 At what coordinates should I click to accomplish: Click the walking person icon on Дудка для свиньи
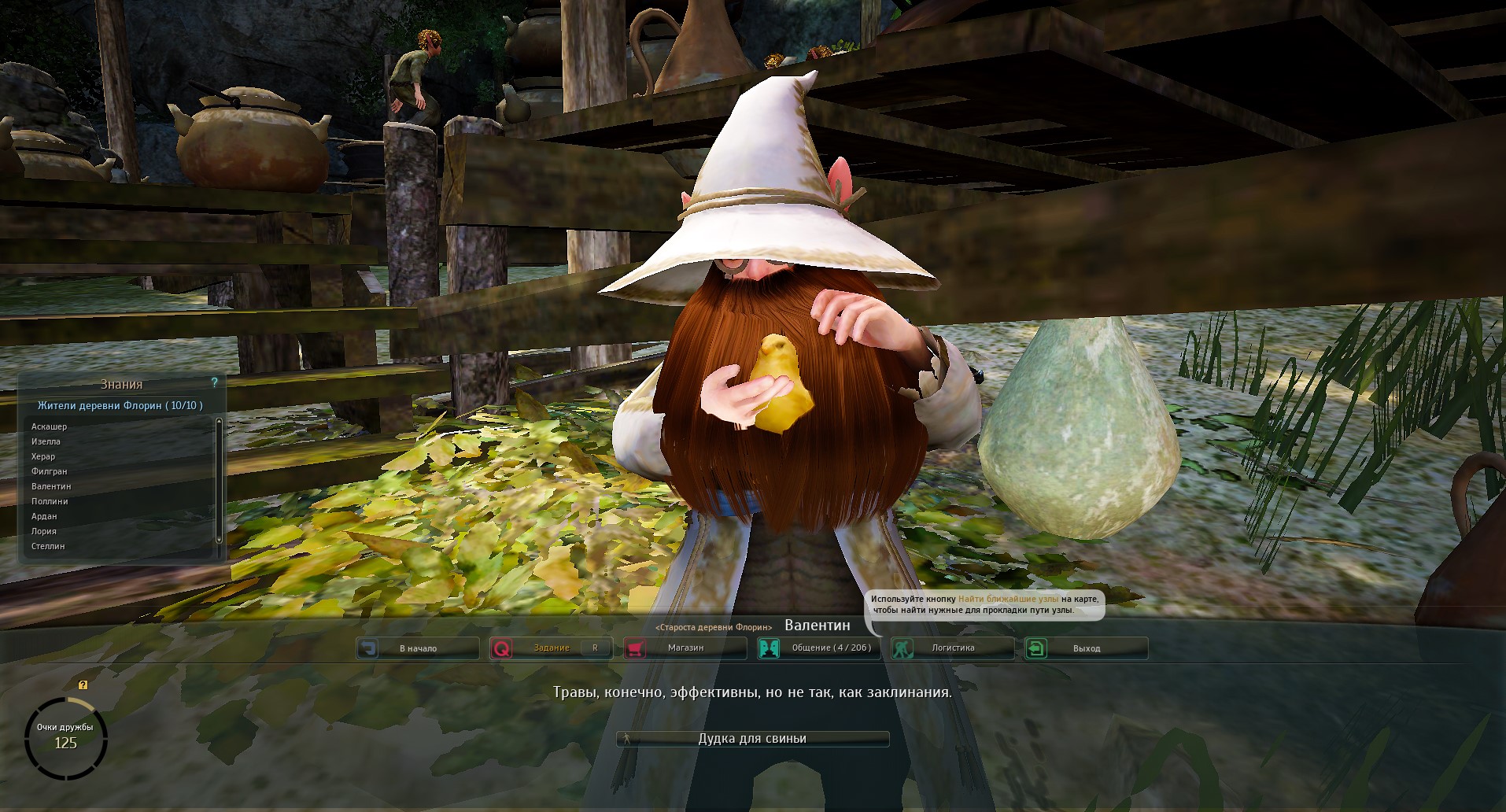tap(627, 738)
